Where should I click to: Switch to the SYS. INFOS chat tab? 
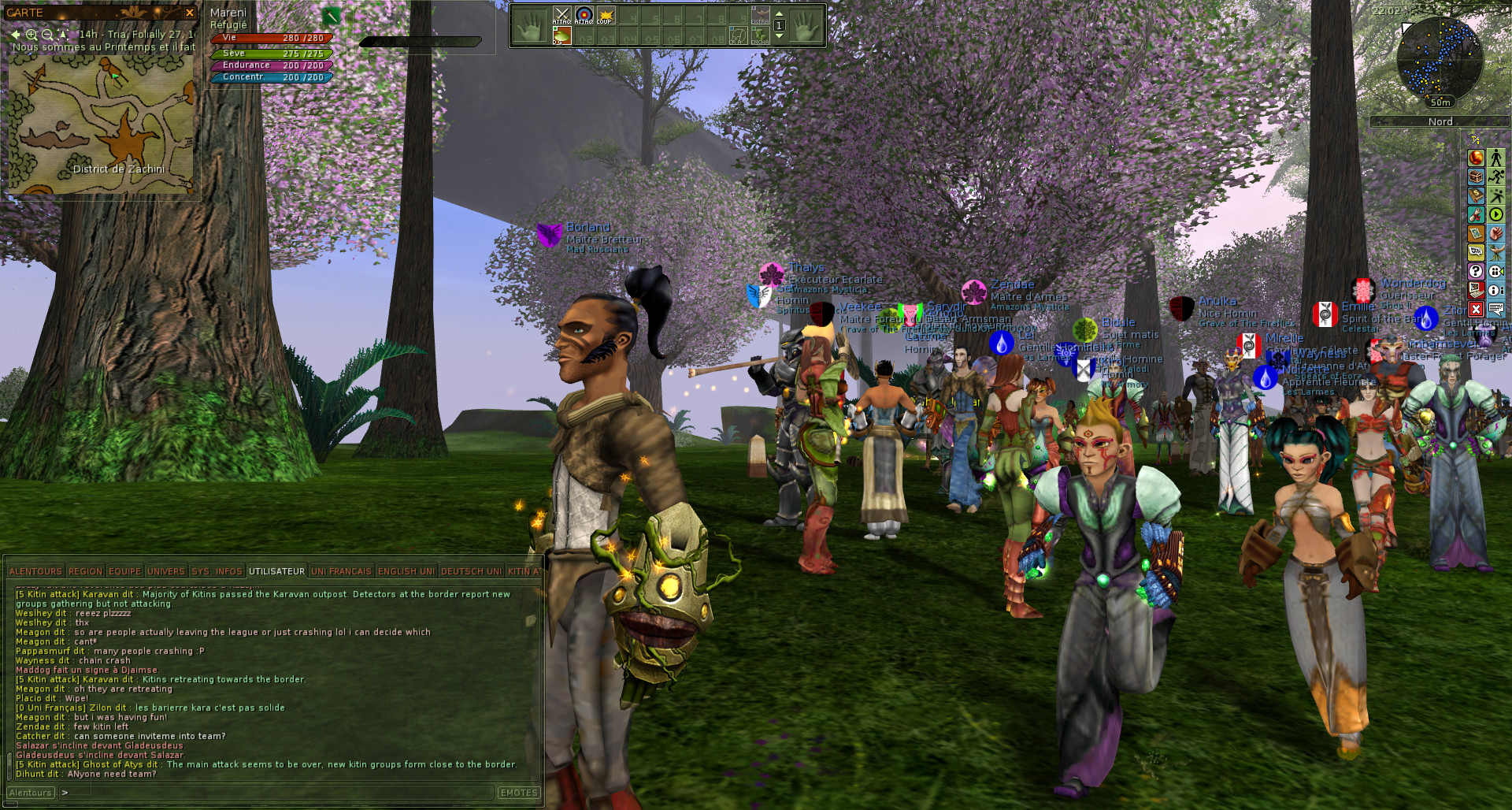coord(218,570)
